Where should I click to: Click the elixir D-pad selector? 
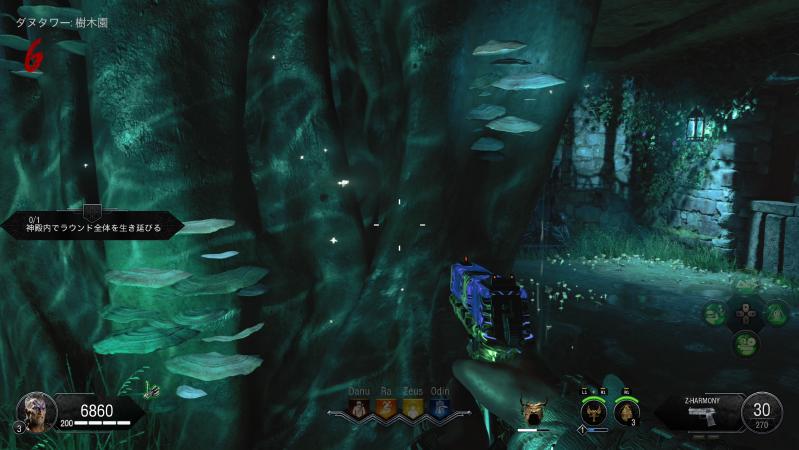[746, 314]
